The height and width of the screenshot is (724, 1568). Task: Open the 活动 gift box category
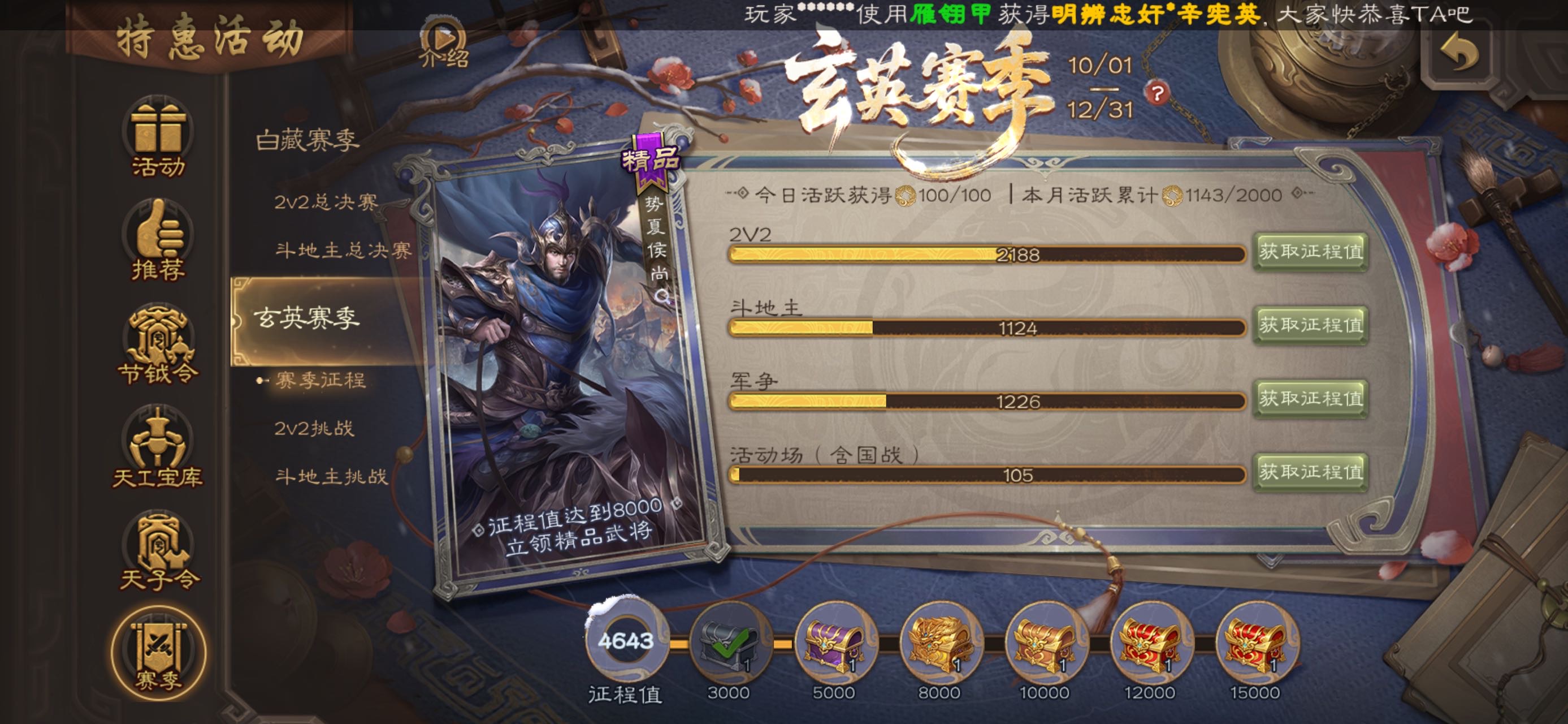tap(158, 138)
